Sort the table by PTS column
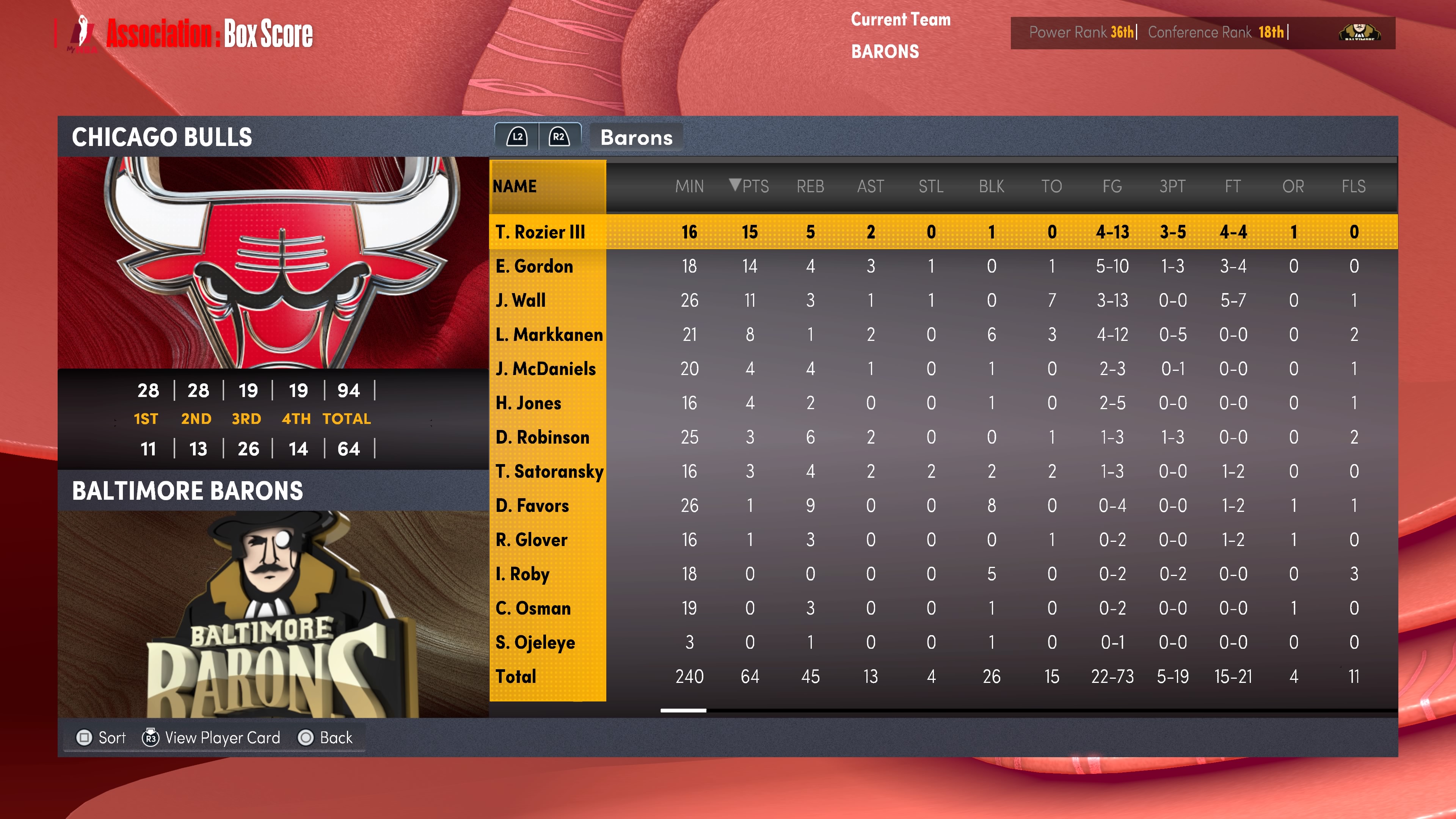 (x=750, y=186)
